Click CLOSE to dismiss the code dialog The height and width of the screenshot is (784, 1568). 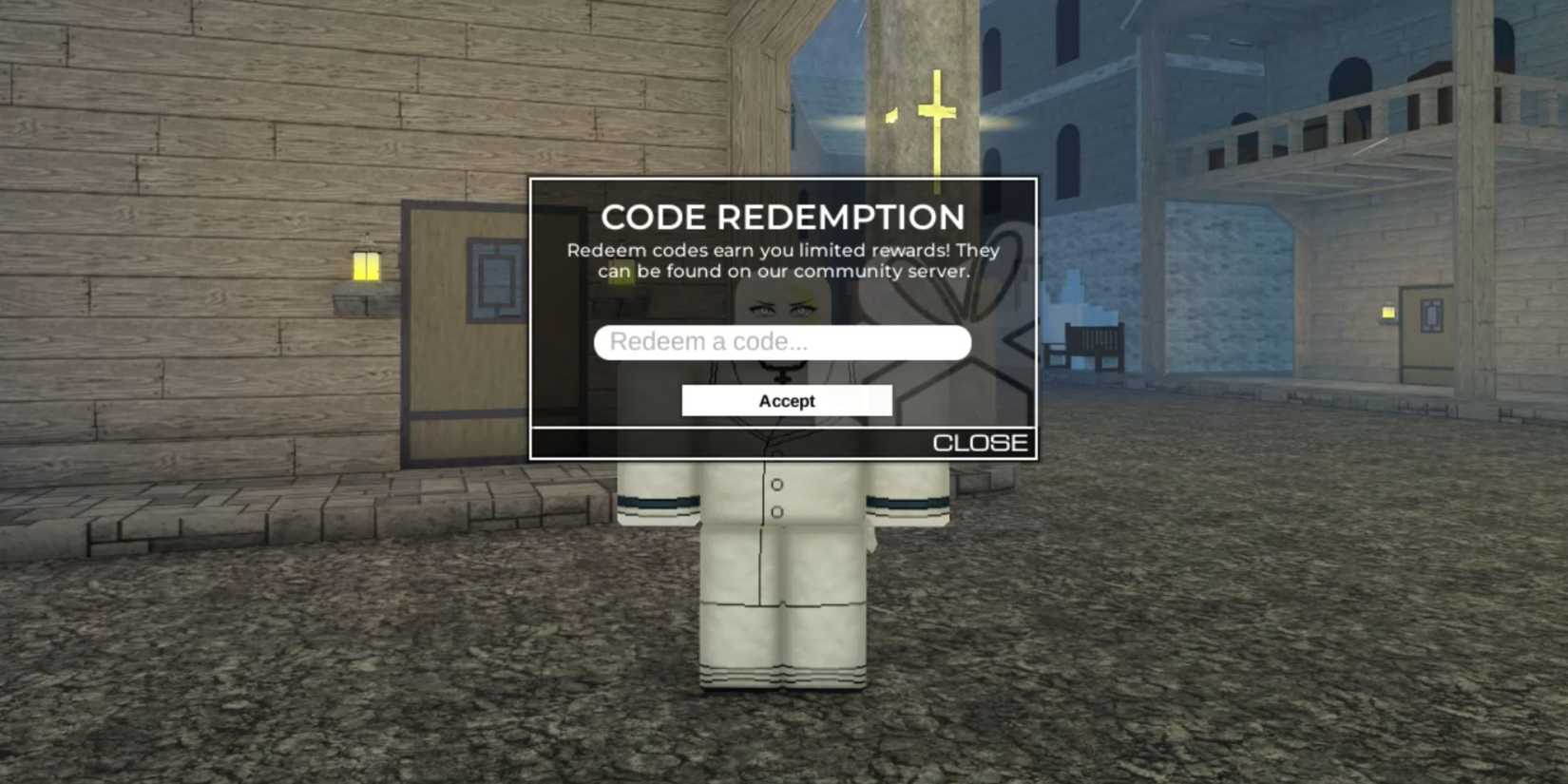click(x=981, y=441)
